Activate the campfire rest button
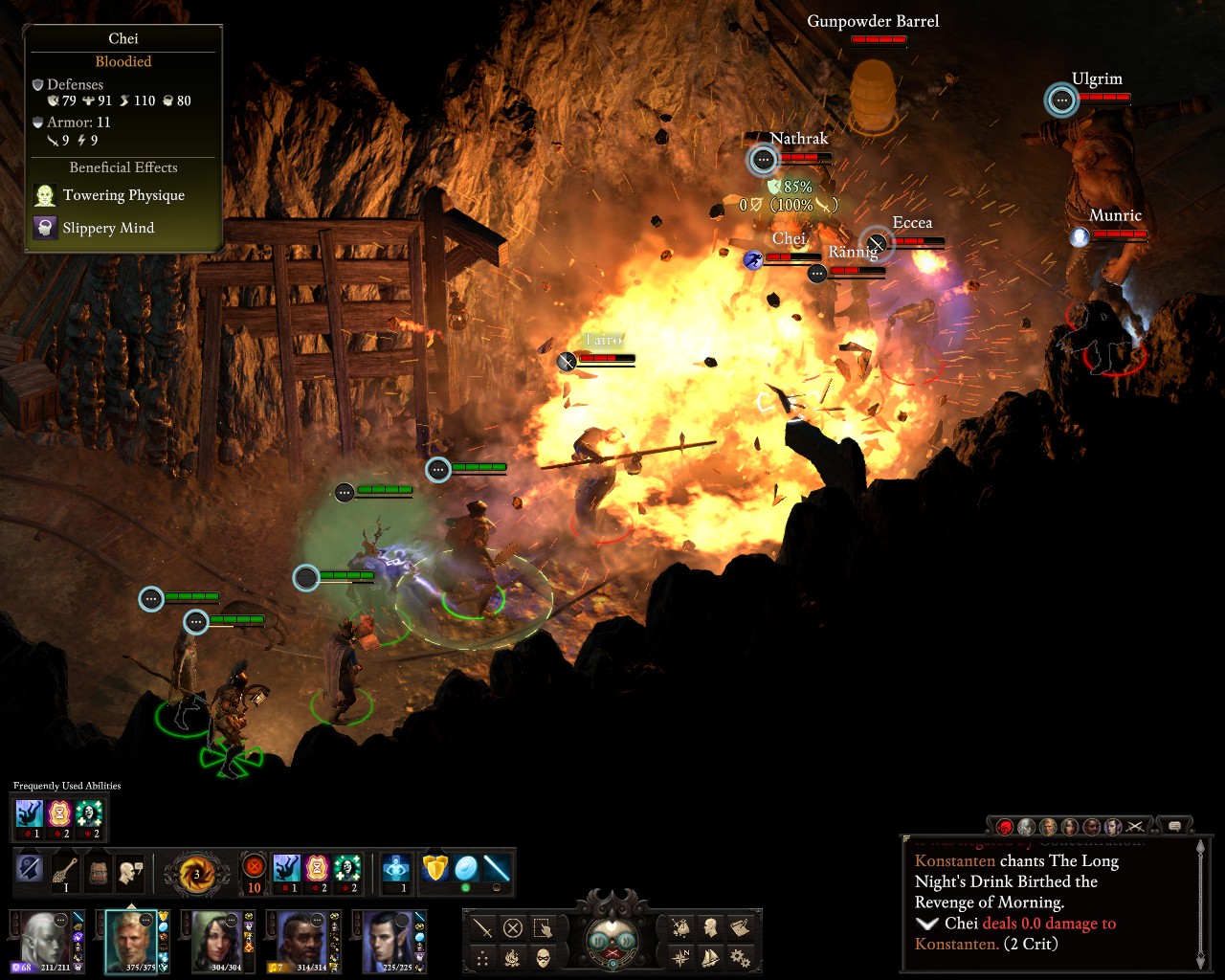The image size is (1225, 980). [x=513, y=956]
